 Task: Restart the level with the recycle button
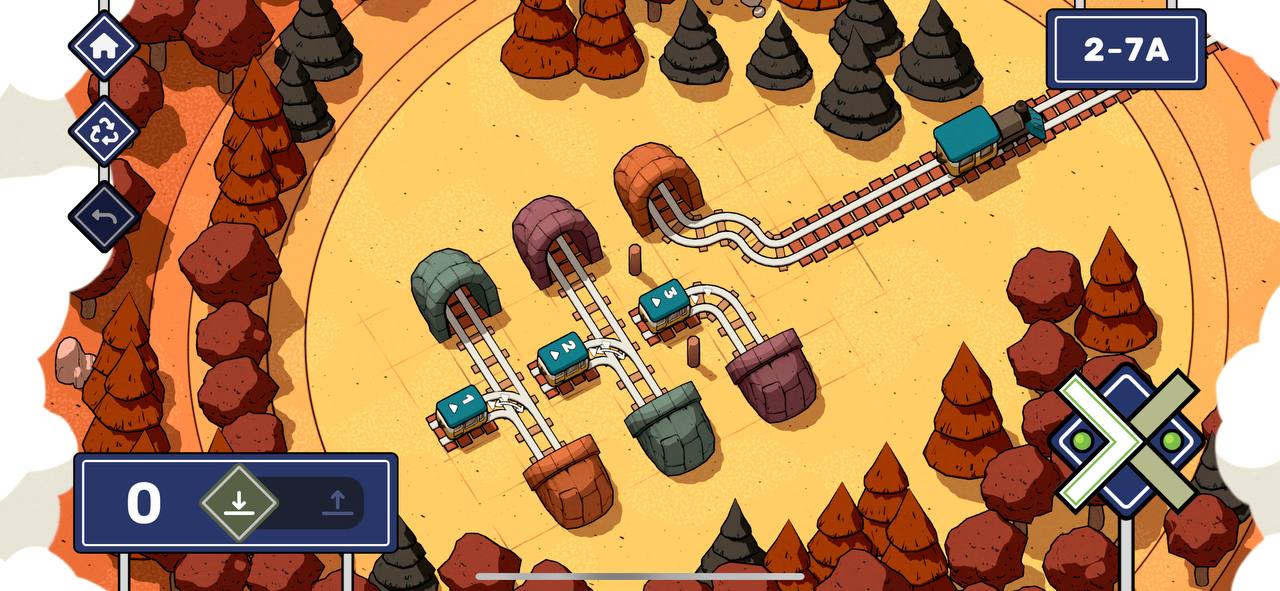[103, 131]
